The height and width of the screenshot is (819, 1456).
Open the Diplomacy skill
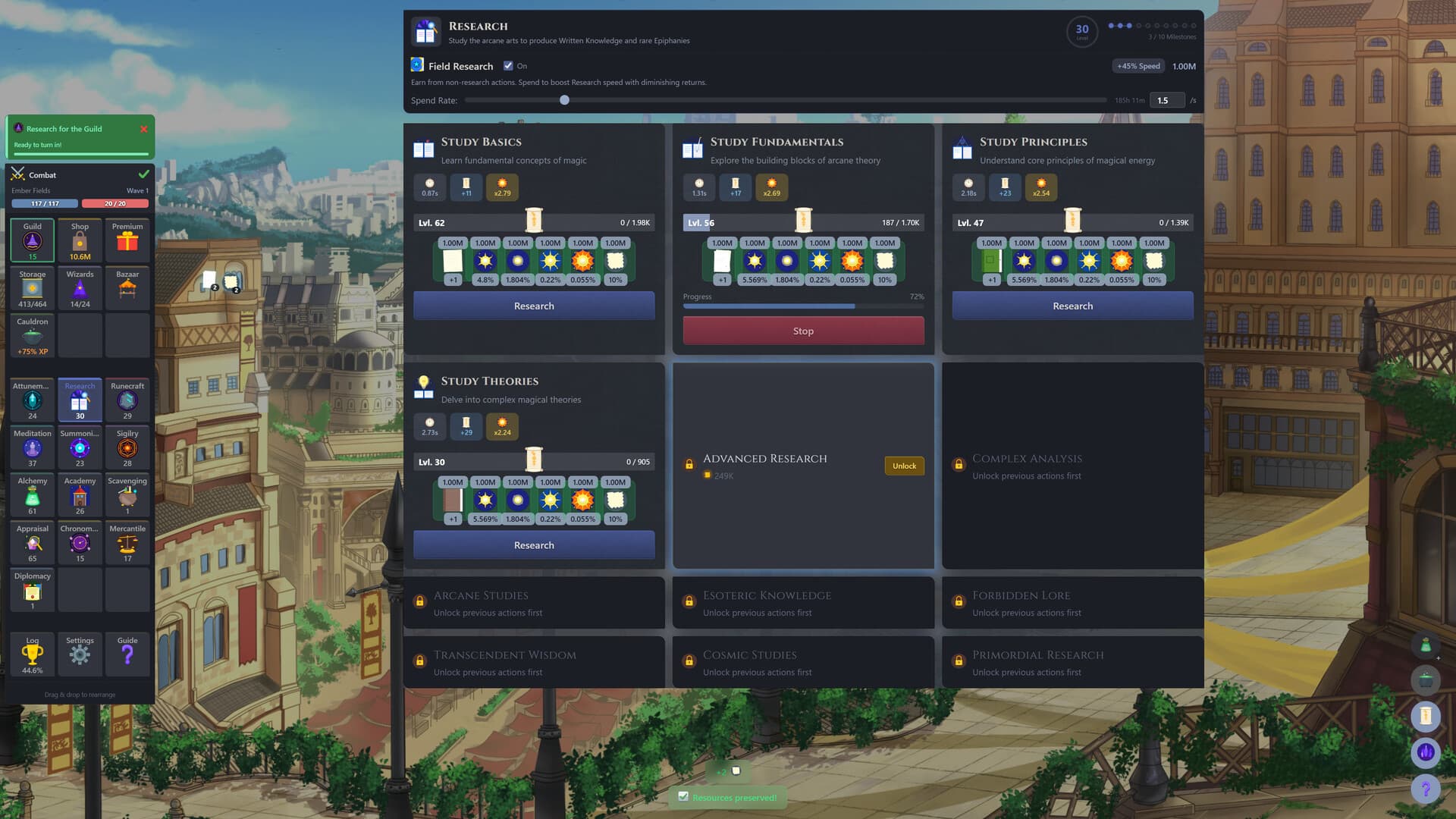[32, 590]
